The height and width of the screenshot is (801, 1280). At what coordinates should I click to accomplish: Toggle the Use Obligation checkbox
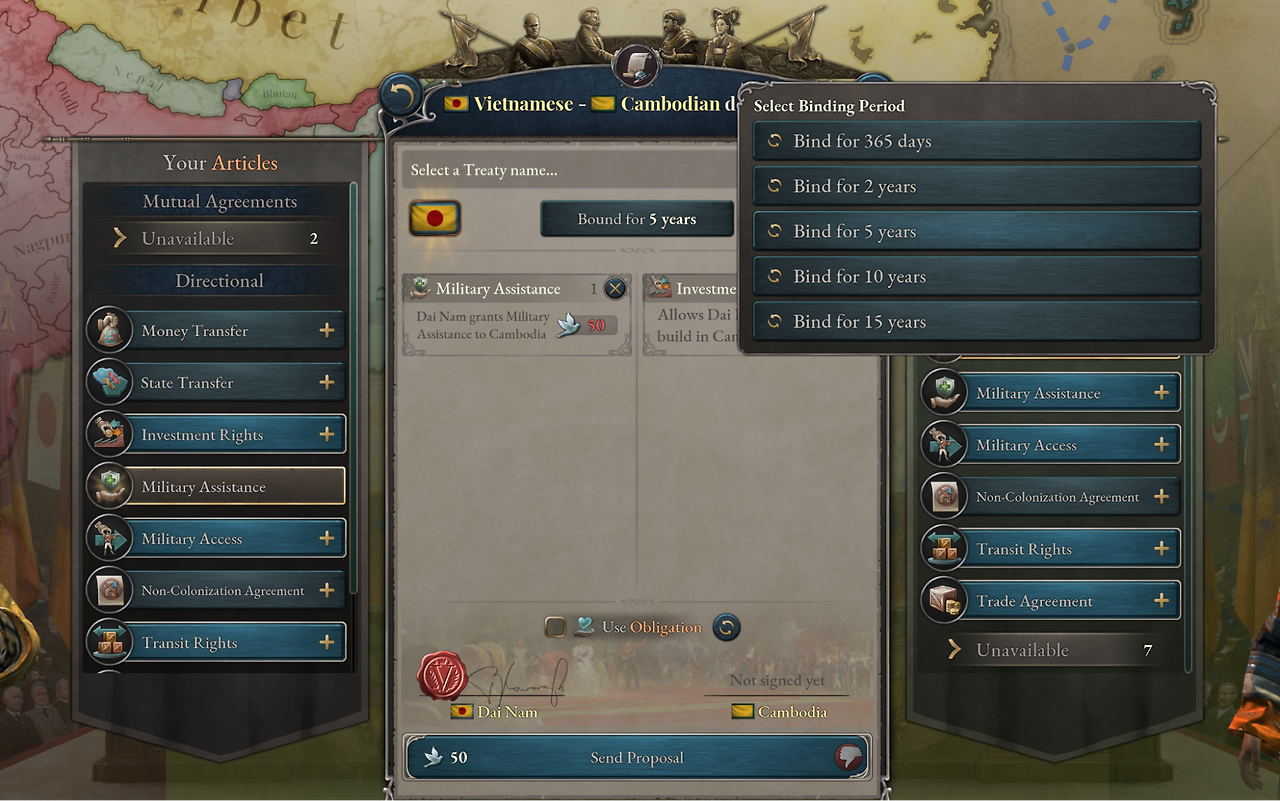555,627
